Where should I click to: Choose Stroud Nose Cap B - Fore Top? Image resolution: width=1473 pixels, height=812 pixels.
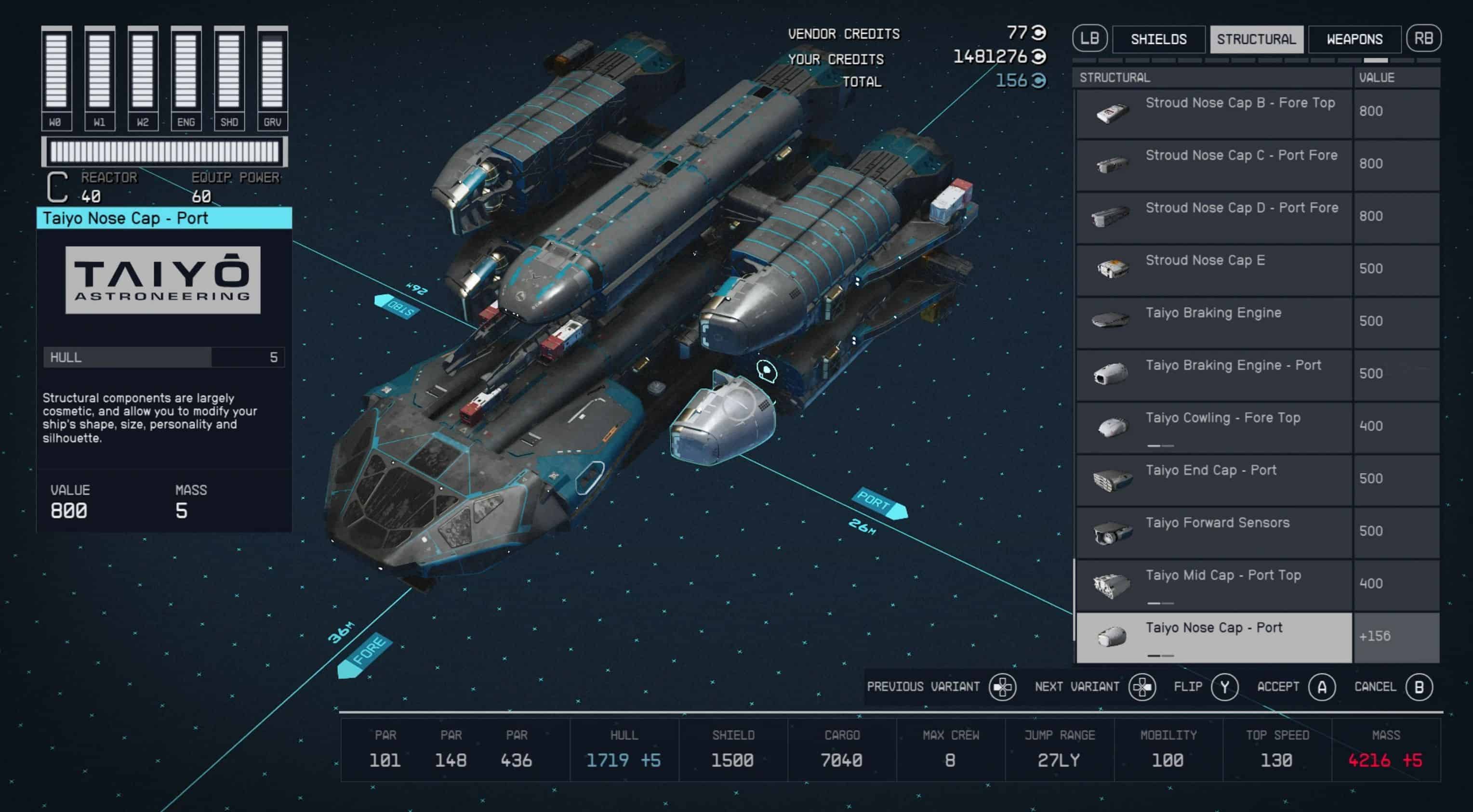pos(1214,113)
